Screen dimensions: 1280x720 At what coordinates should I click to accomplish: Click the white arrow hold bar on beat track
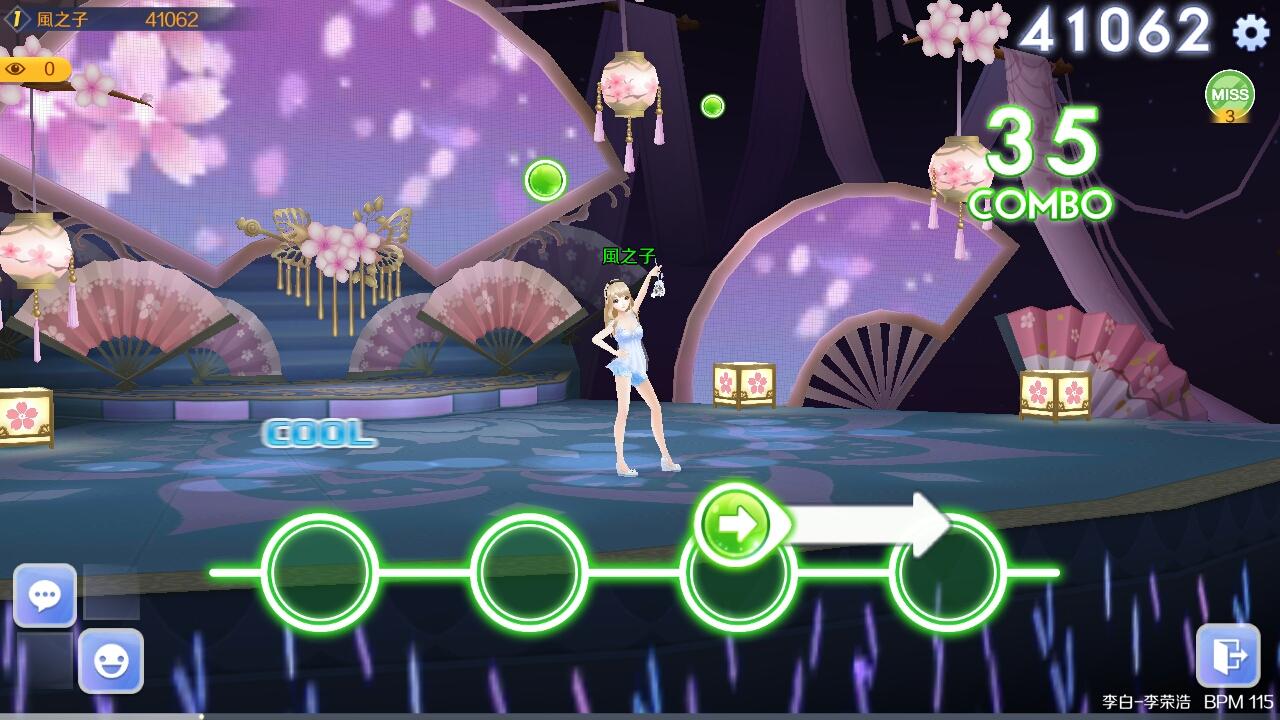click(x=870, y=522)
